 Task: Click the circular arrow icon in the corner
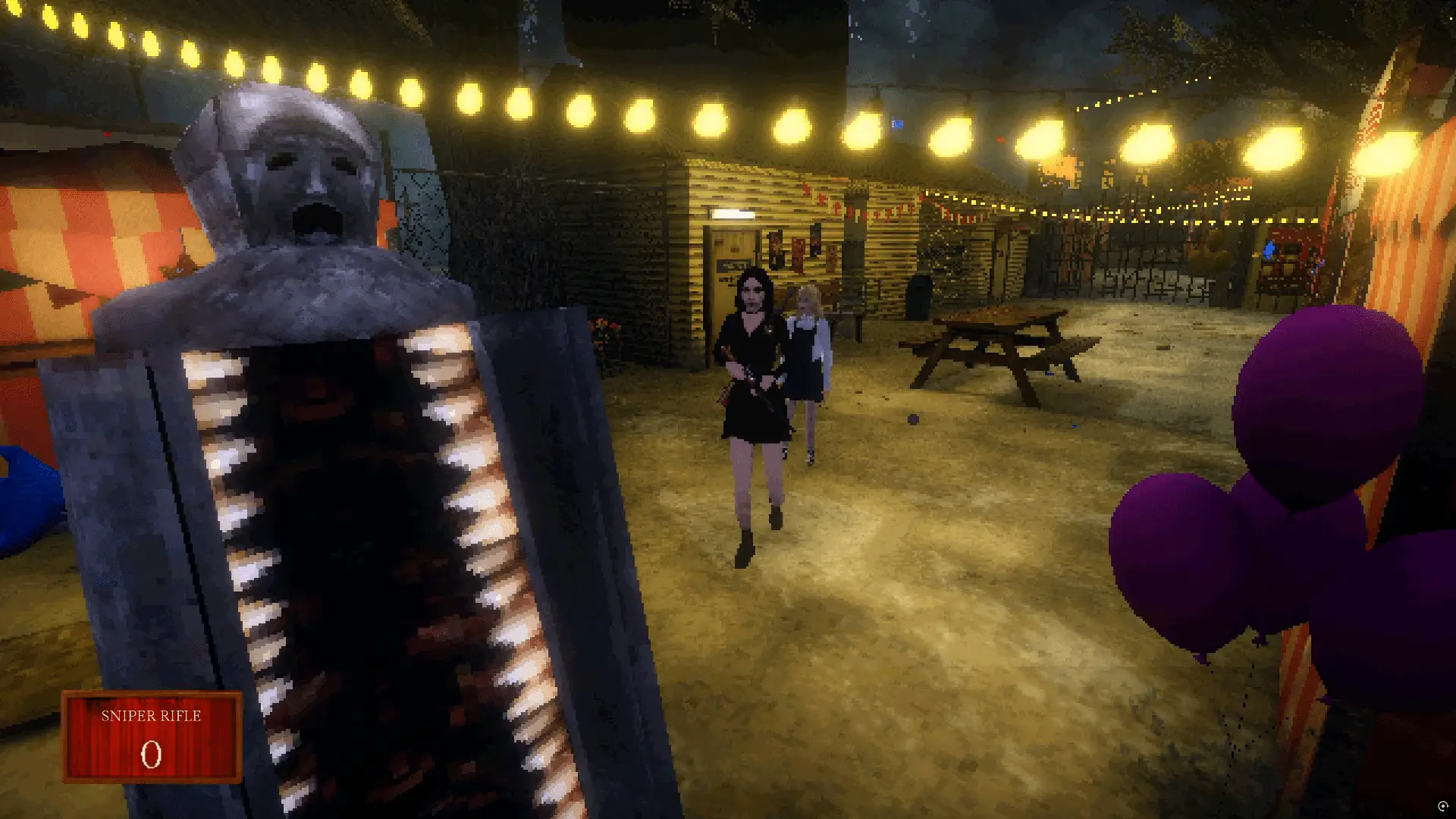click(x=1442, y=806)
